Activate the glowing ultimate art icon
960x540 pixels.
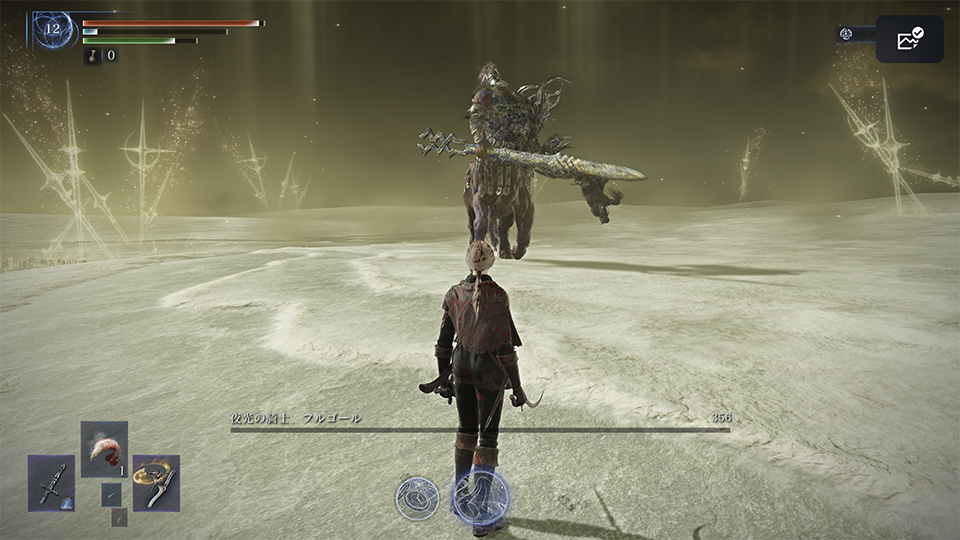tap(481, 497)
